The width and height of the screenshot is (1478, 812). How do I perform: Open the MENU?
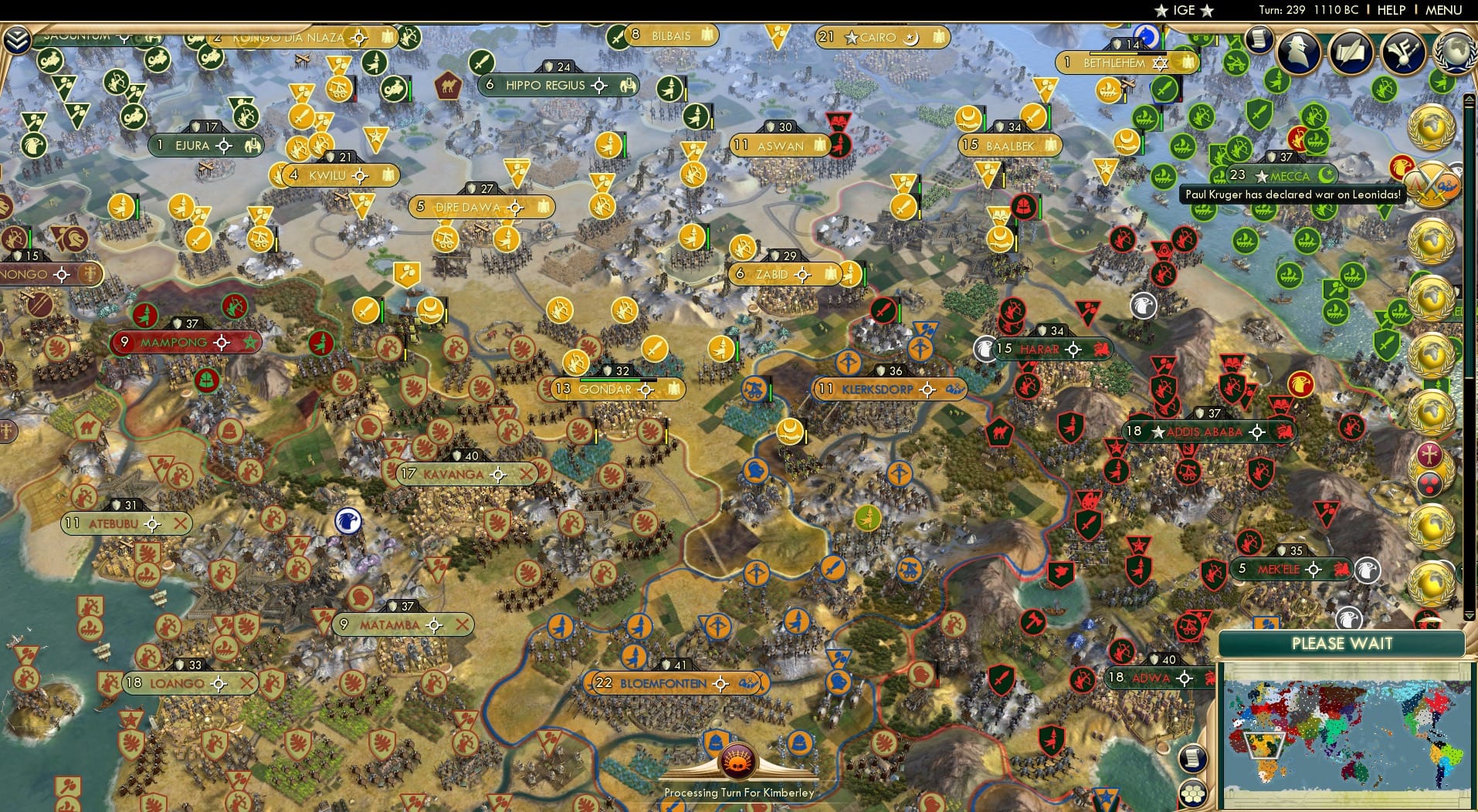click(1446, 10)
